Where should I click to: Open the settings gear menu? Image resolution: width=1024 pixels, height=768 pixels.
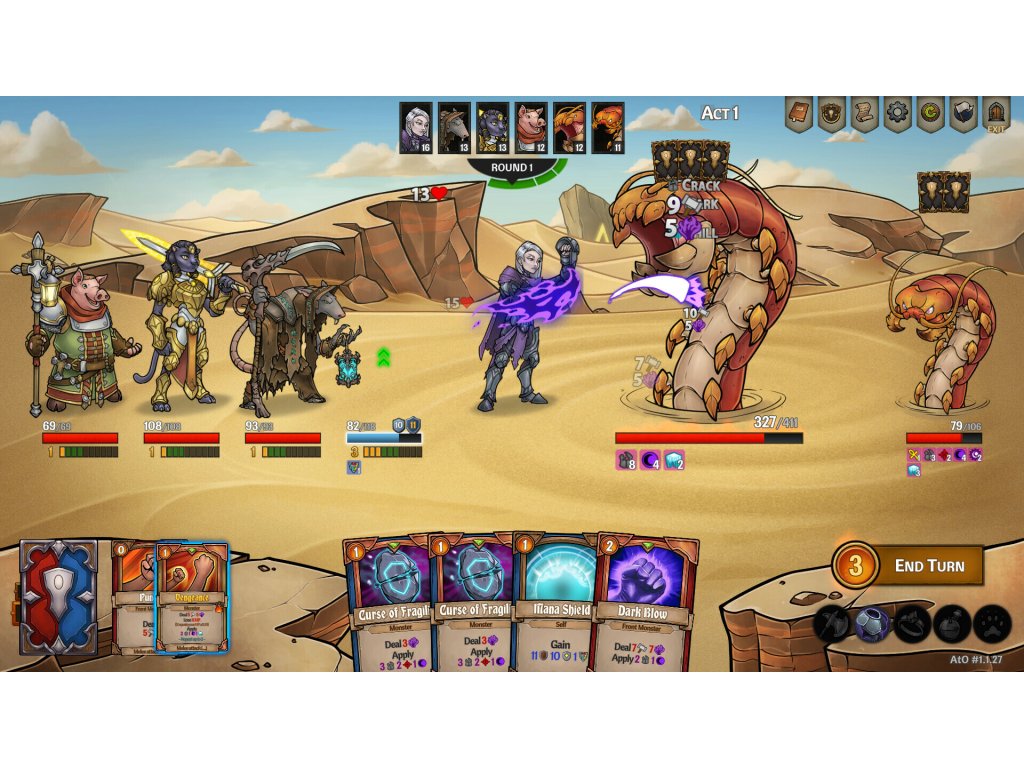coord(897,114)
